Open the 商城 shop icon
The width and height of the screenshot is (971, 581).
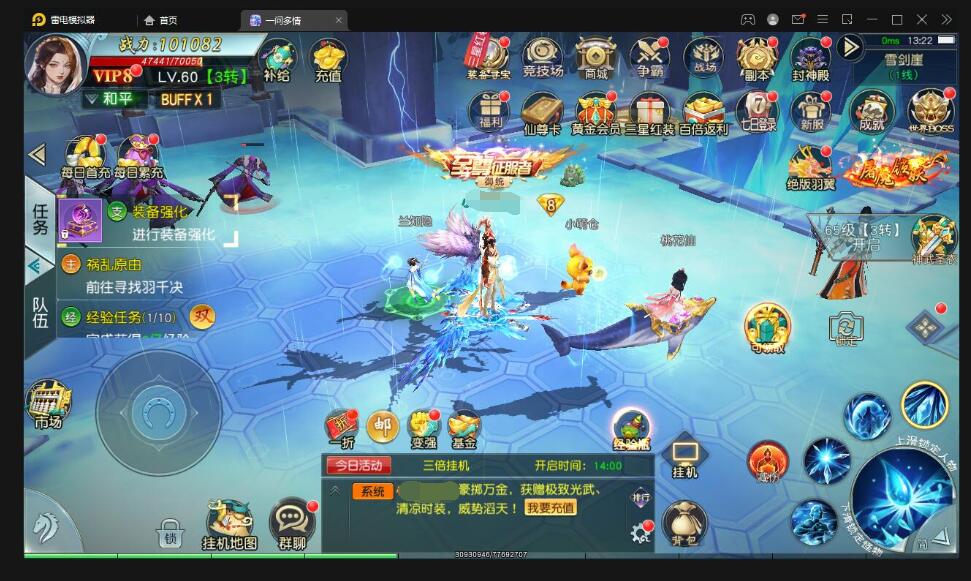[x=594, y=58]
